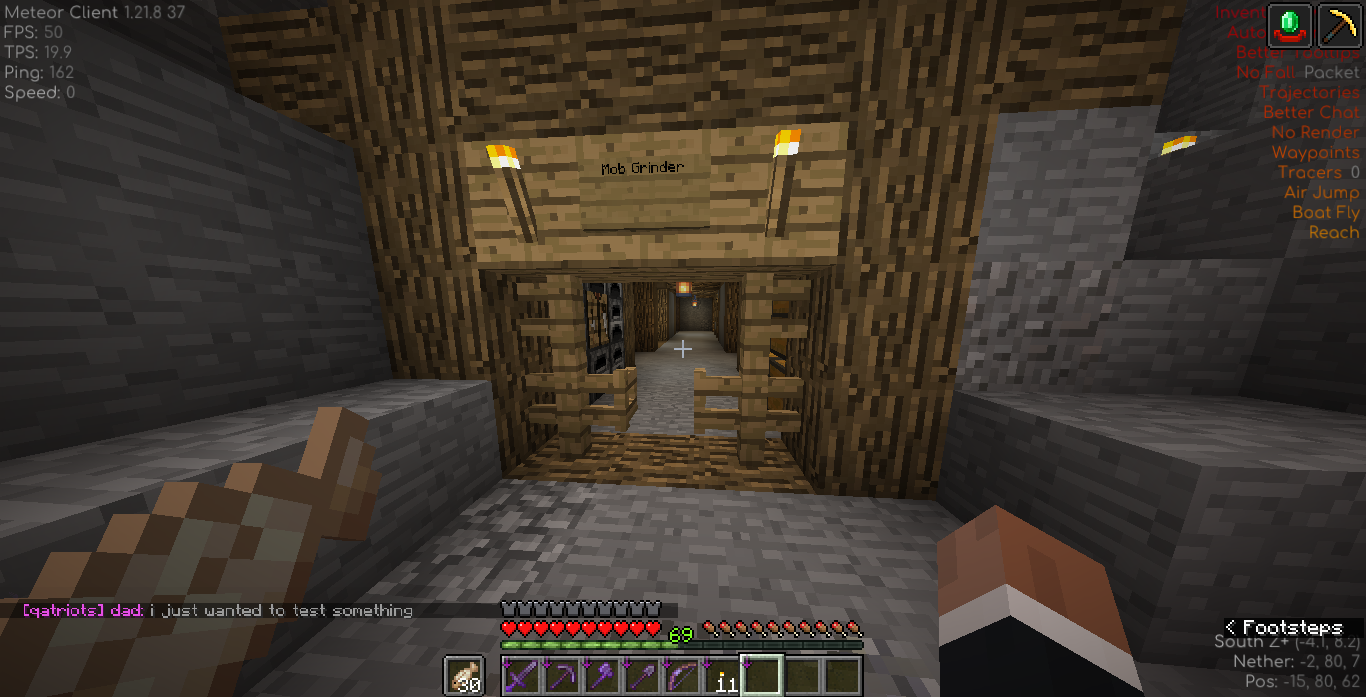Switch to the torch stack slot
The width and height of the screenshot is (1366, 697).
tap(722, 676)
